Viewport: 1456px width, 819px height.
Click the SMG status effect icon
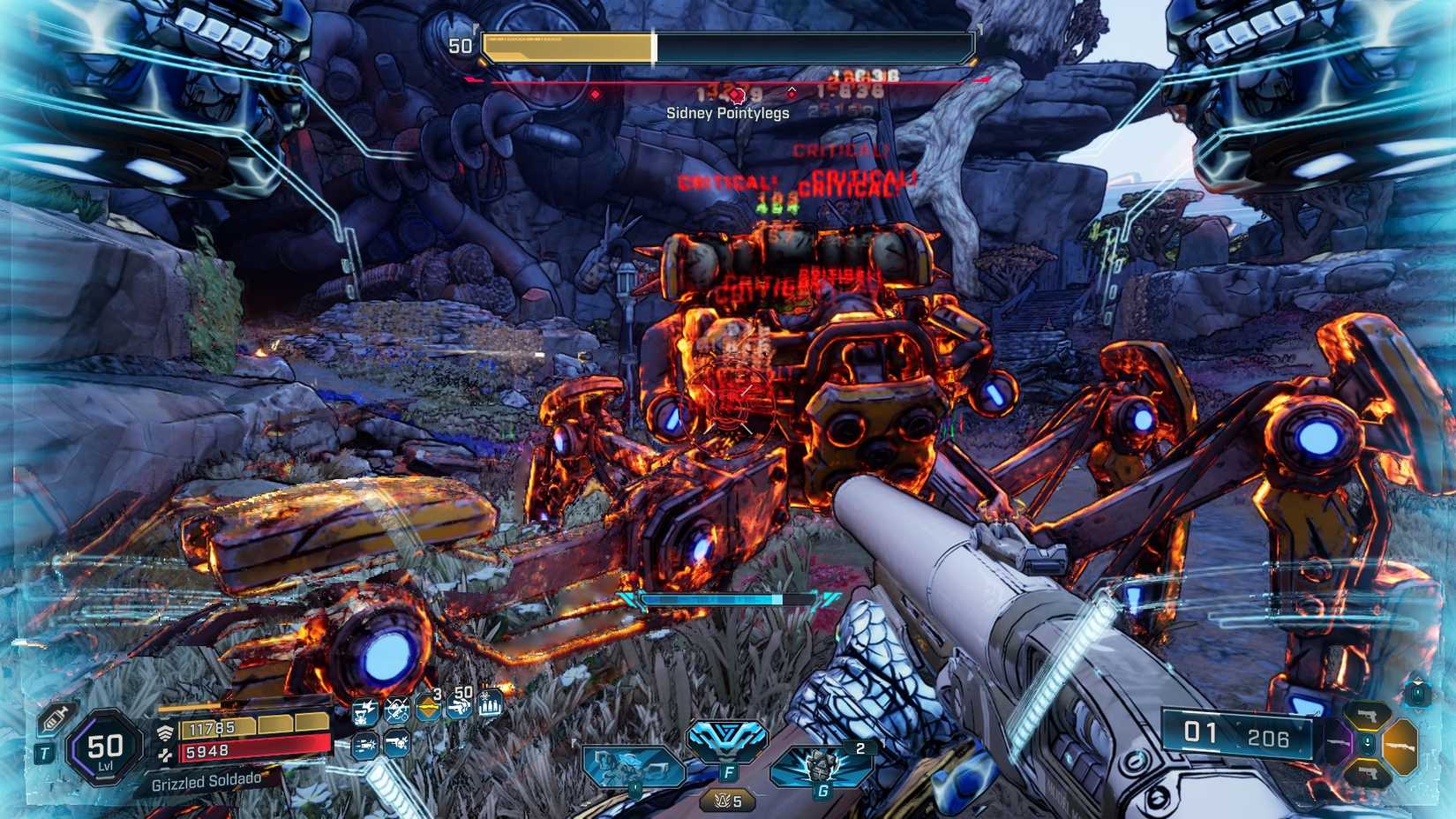tap(364, 744)
